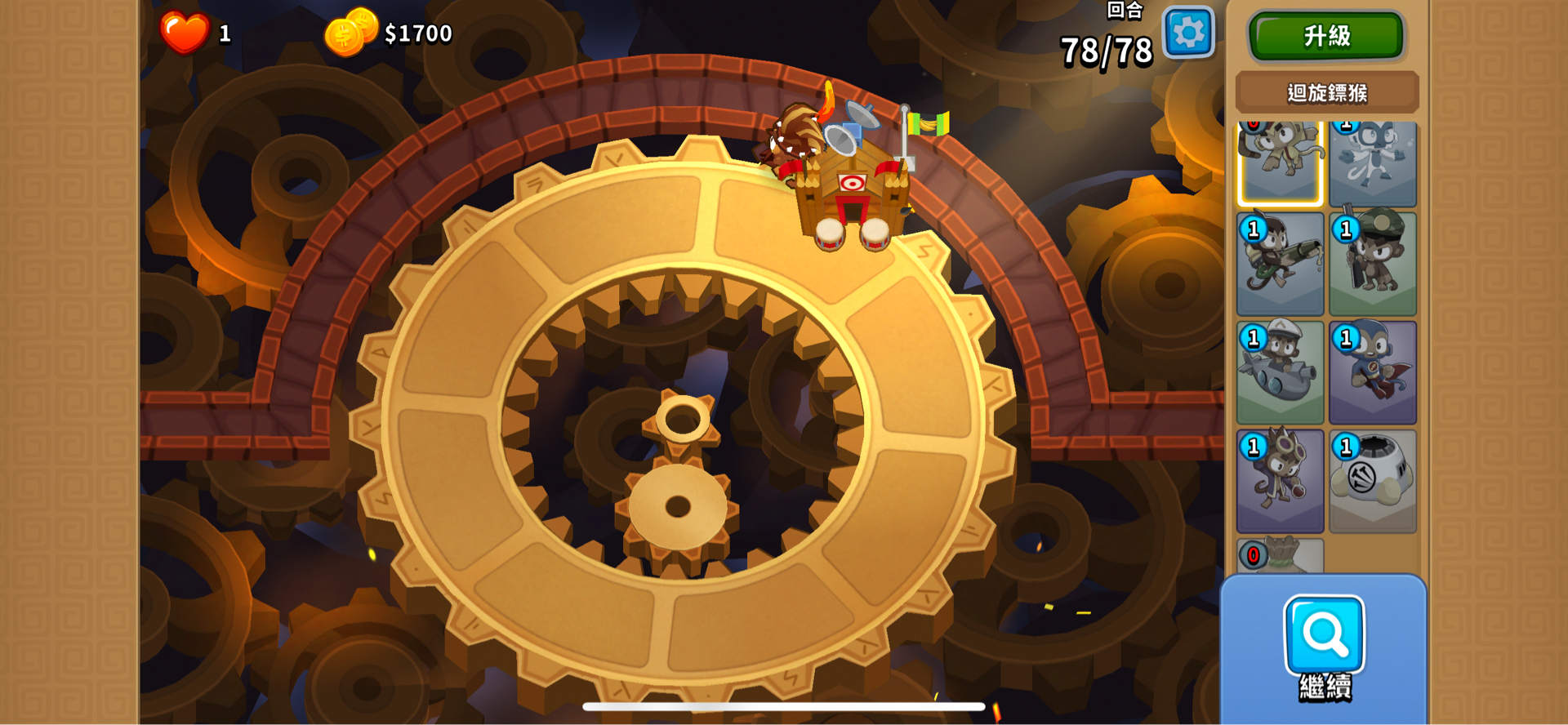The height and width of the screenshot is (725, 1568).
Task: Select the Alchemist tower icon
Action: [1280, 482]
